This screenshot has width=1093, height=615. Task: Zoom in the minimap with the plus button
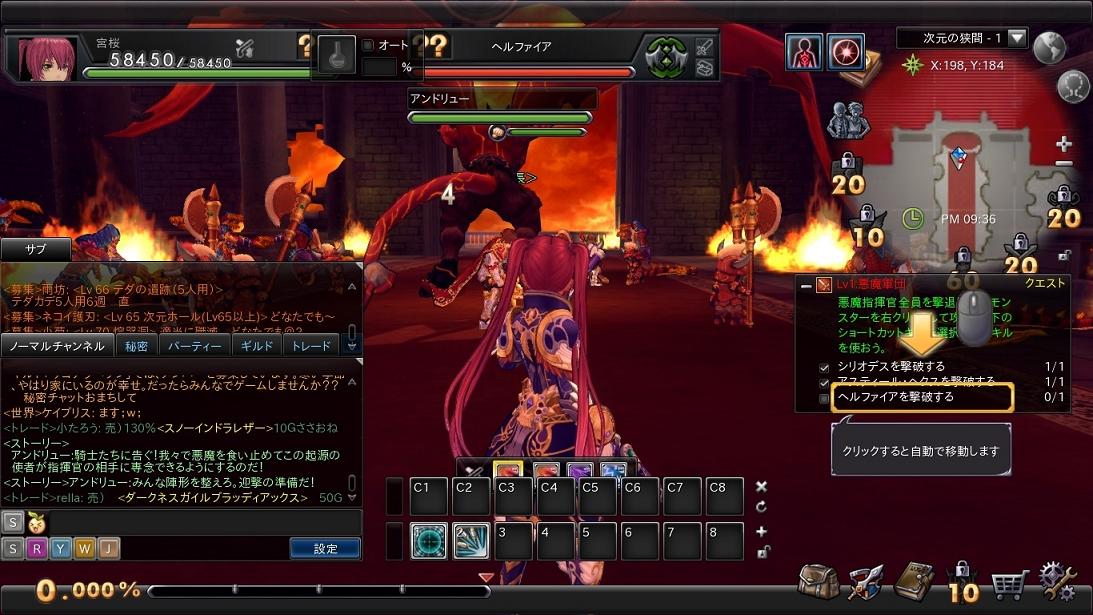pyautogui.click(x=1064, y=145)
